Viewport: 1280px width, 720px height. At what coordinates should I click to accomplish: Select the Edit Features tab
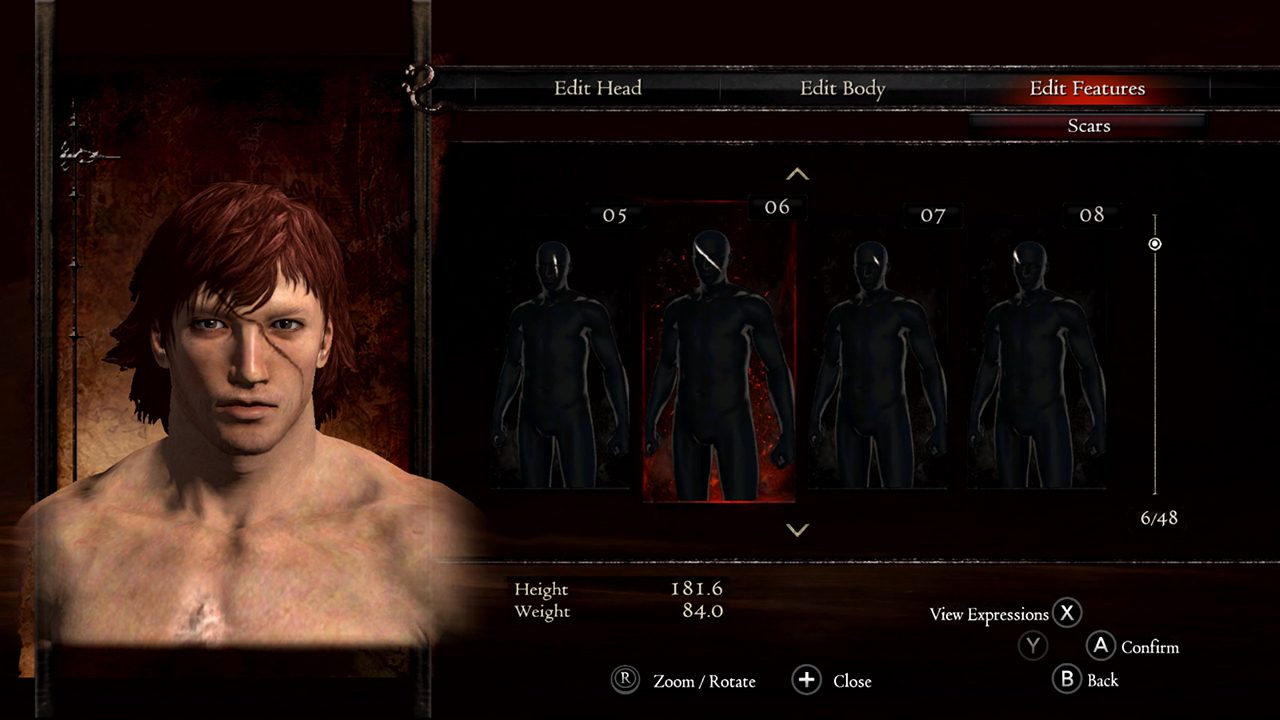(x=1086, y=88)
